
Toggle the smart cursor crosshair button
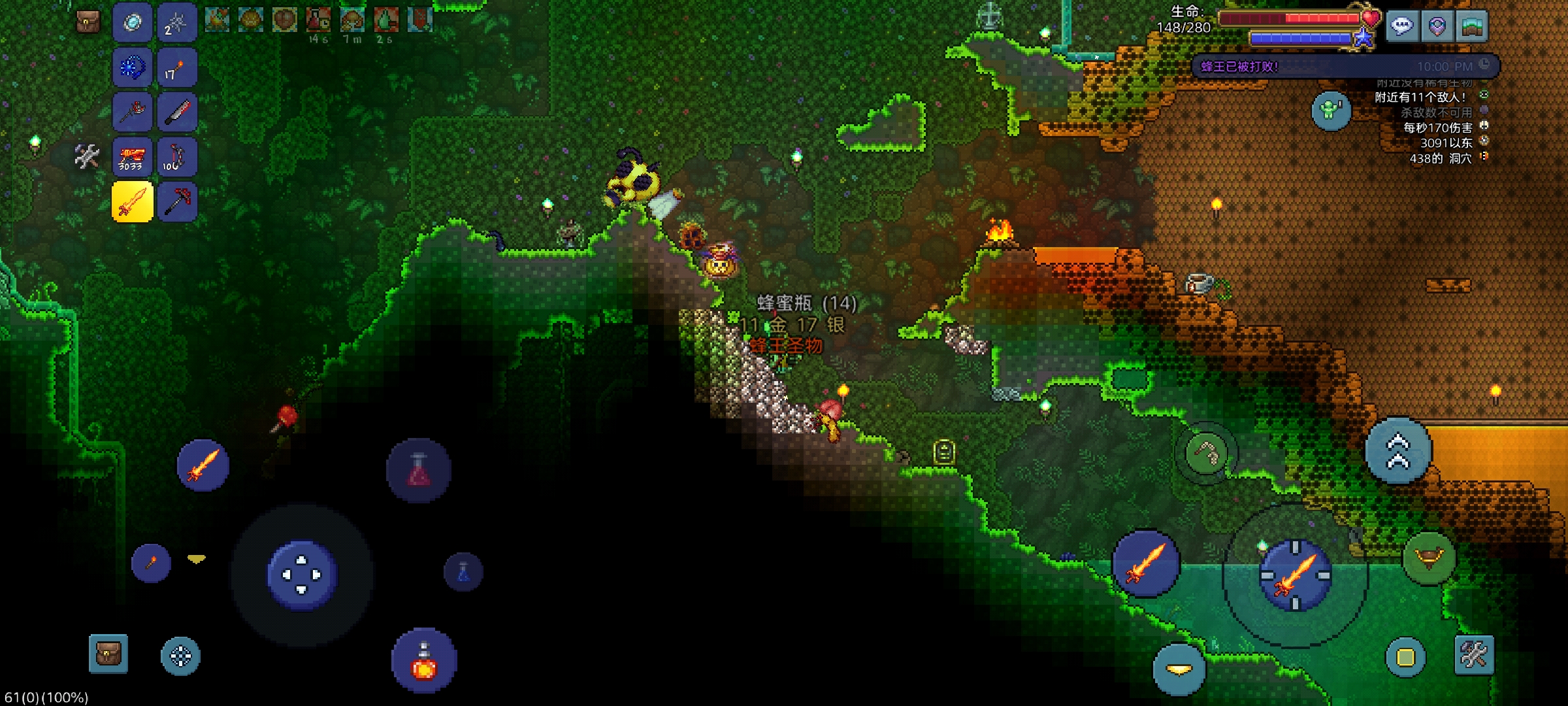[180, 656]
